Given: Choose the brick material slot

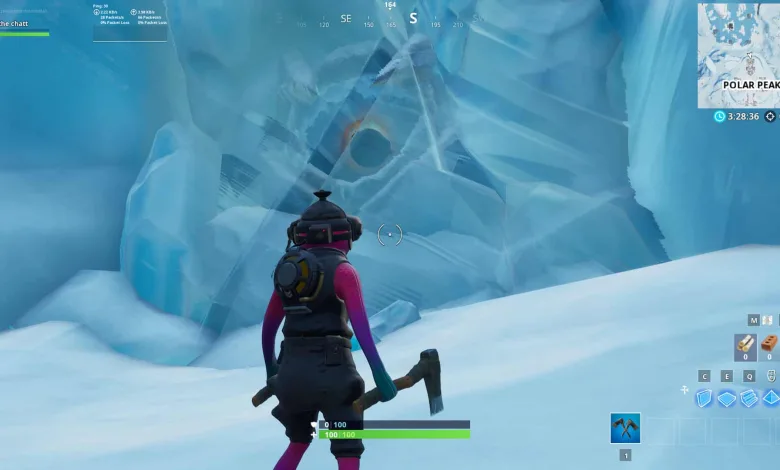Looking at the screenshot, I should [769, 345].
